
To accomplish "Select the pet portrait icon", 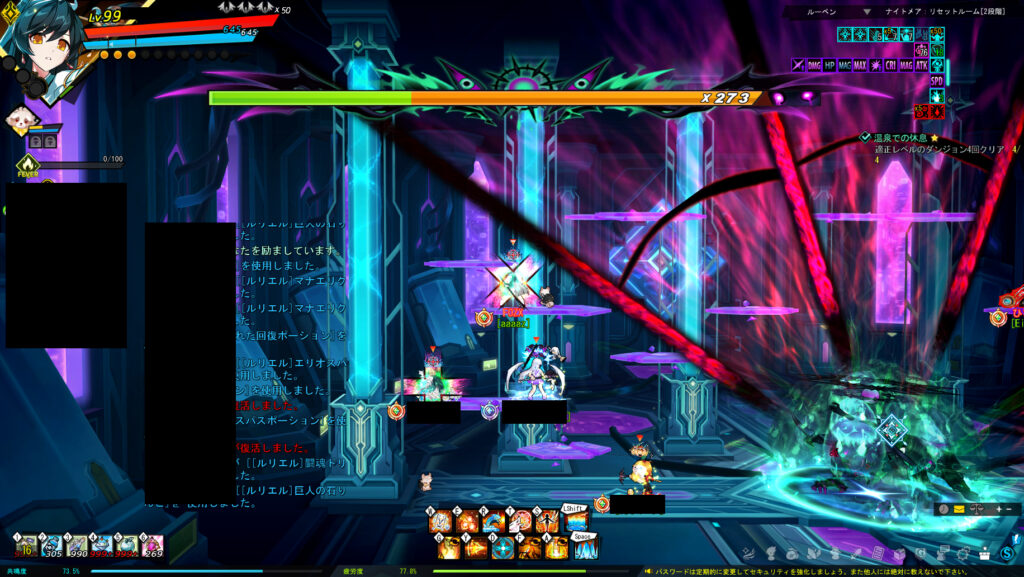I will 22,119.
